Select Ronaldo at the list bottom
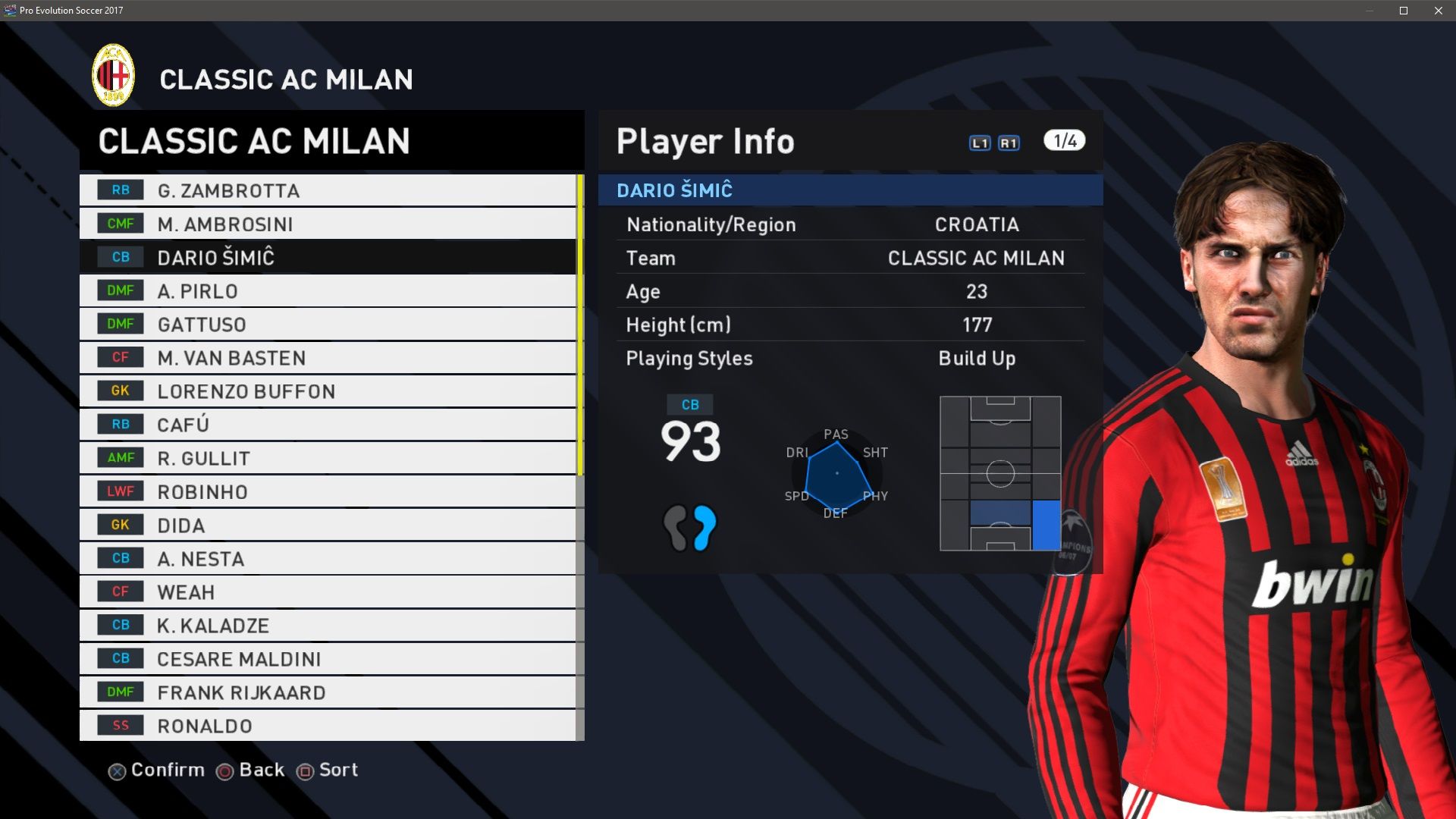1456x819 pixels. pyautogui.click(x=327, y=725)
